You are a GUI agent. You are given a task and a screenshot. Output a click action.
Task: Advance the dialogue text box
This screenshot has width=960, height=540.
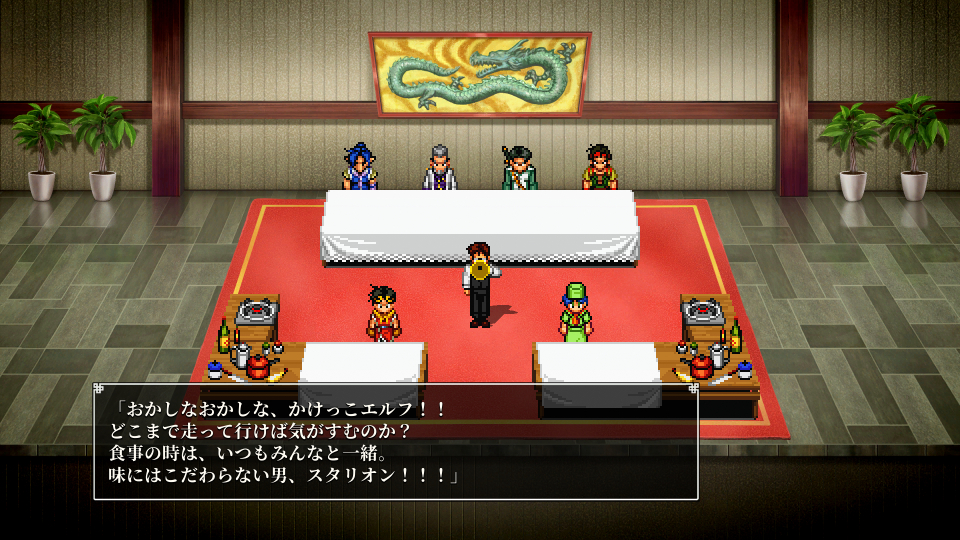coord(395,441)
